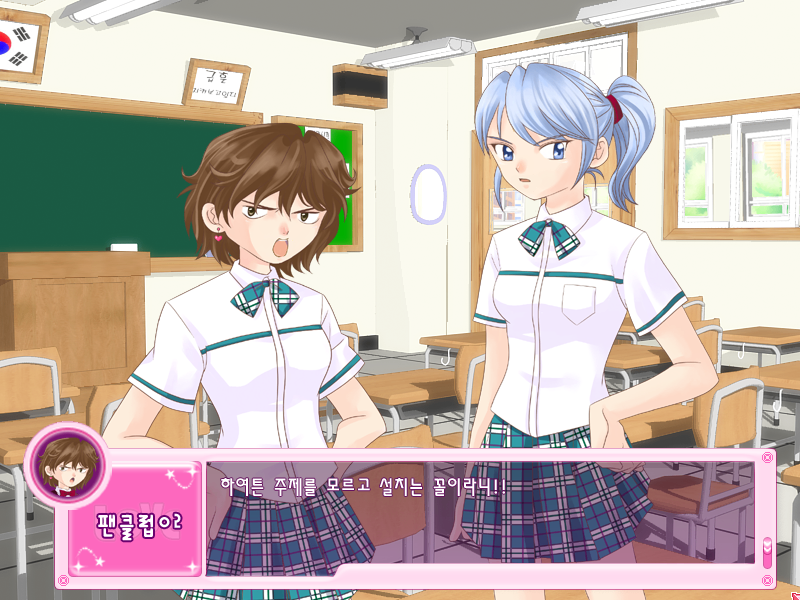Click the dialogue text box to advance

(x=480, y=520)
